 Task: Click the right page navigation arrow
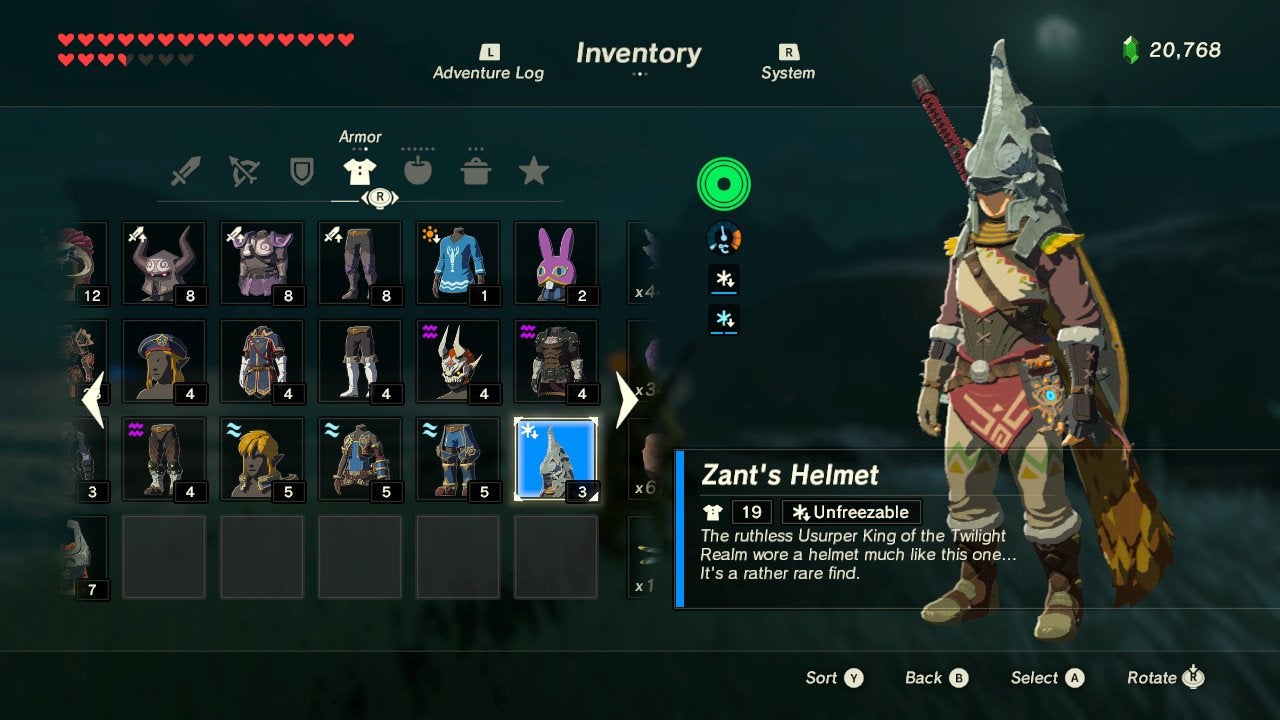tap(625, 400)
